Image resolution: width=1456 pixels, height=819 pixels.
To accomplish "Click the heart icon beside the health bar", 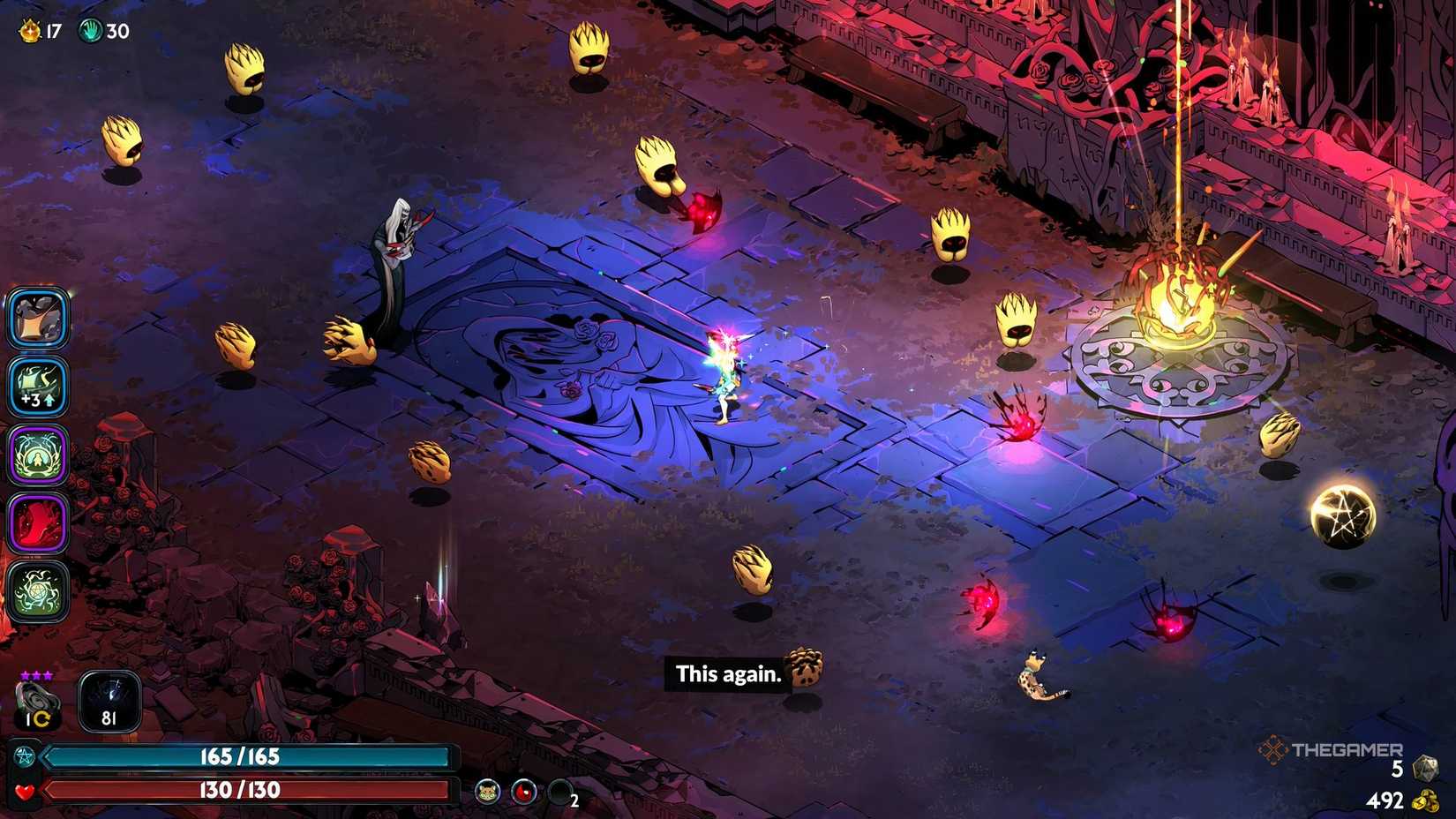I will (24, 790).
